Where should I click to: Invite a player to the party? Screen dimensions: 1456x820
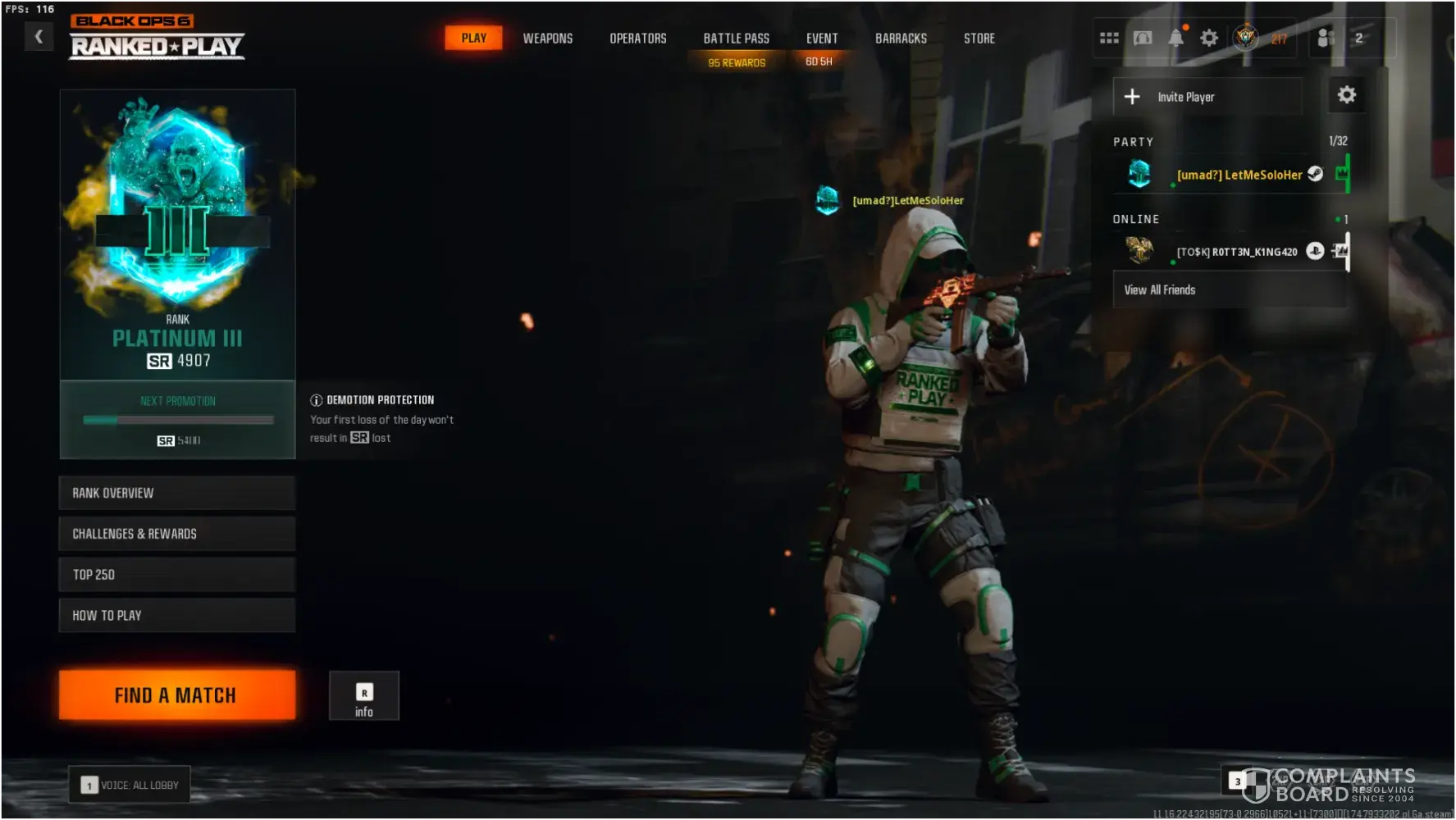pos(1207,97)
